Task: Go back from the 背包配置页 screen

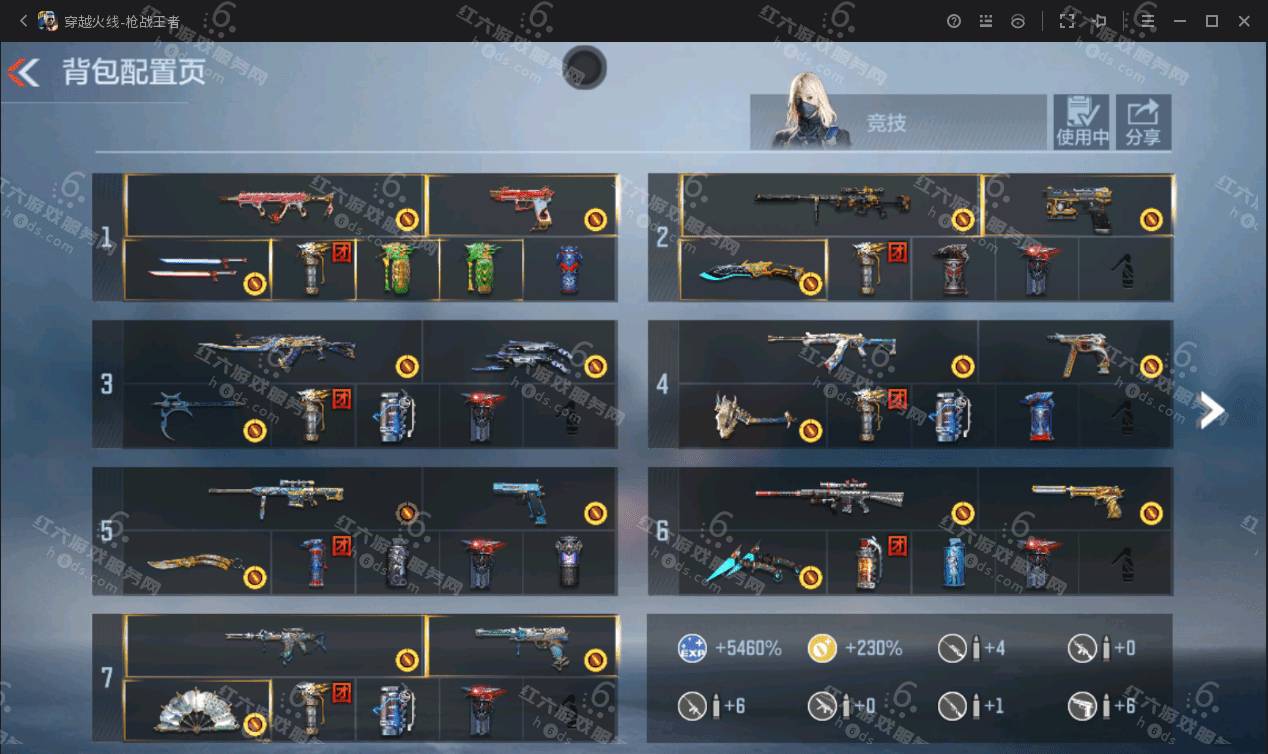Action: tap(24, 72)
